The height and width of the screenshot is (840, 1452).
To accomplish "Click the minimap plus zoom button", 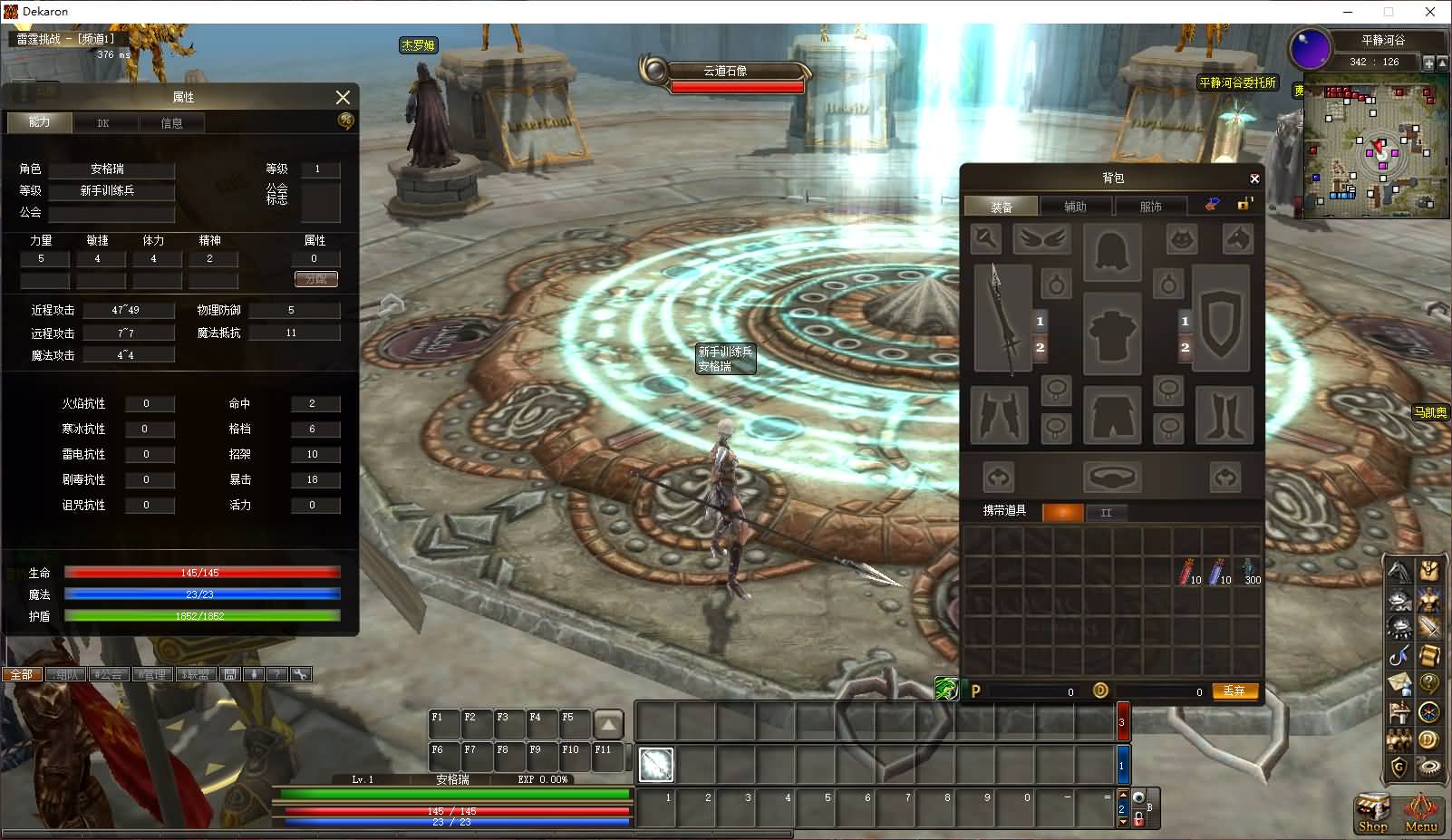I will click(x=1428, y=63).
